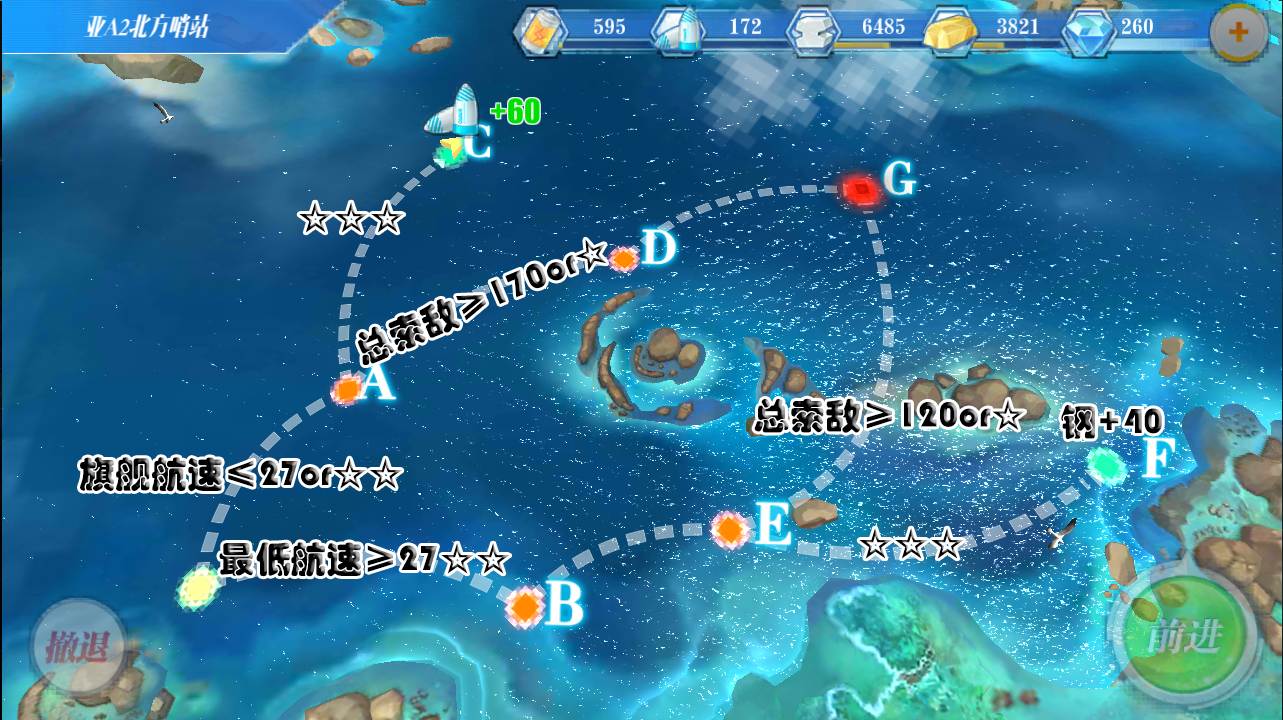1283x720 pixels.
Task: Click the three-star rating near node E
Action: [x=910, y=546]
